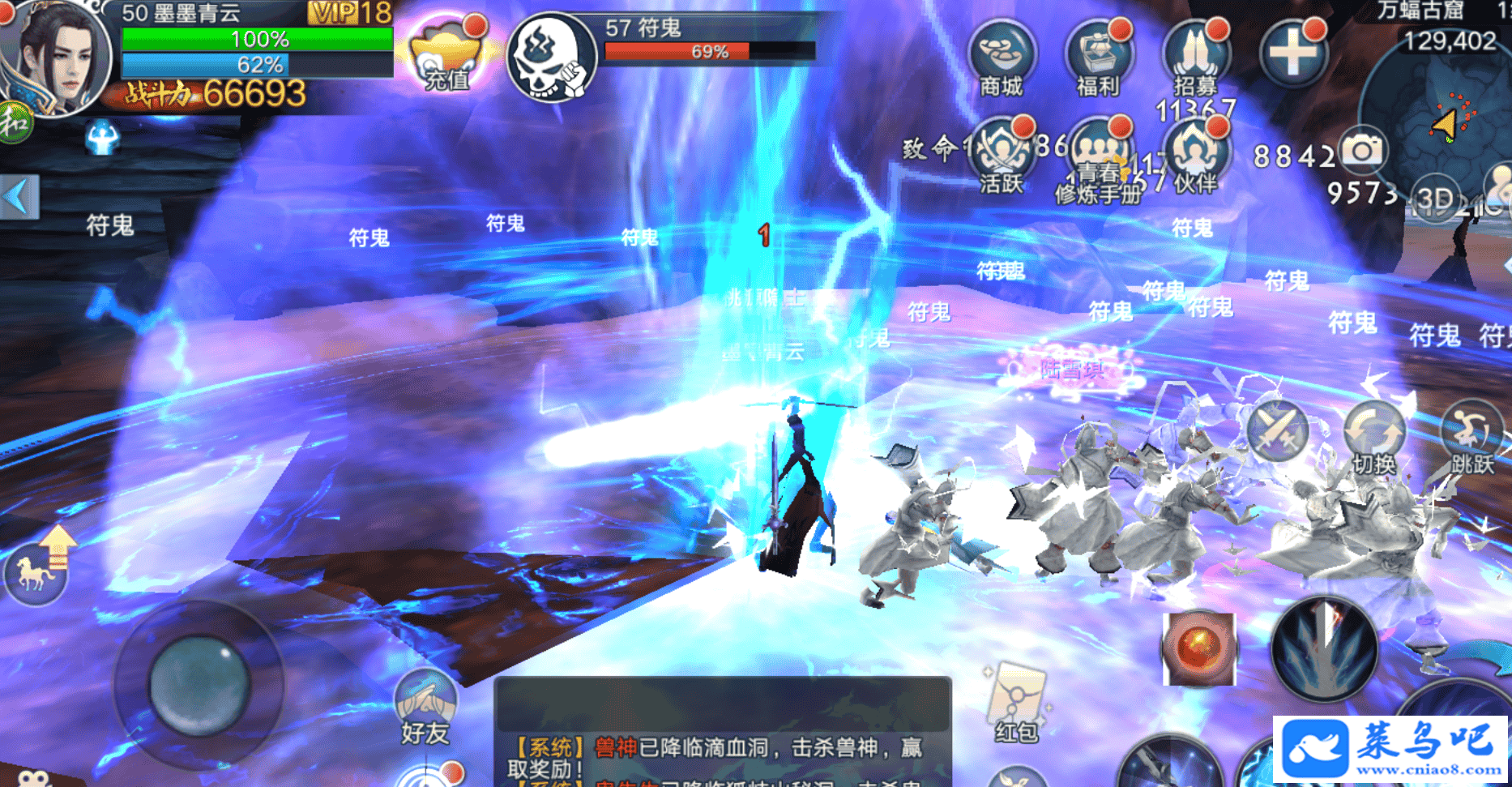Click the plus expand-menu icon

tap(1292, 53)
